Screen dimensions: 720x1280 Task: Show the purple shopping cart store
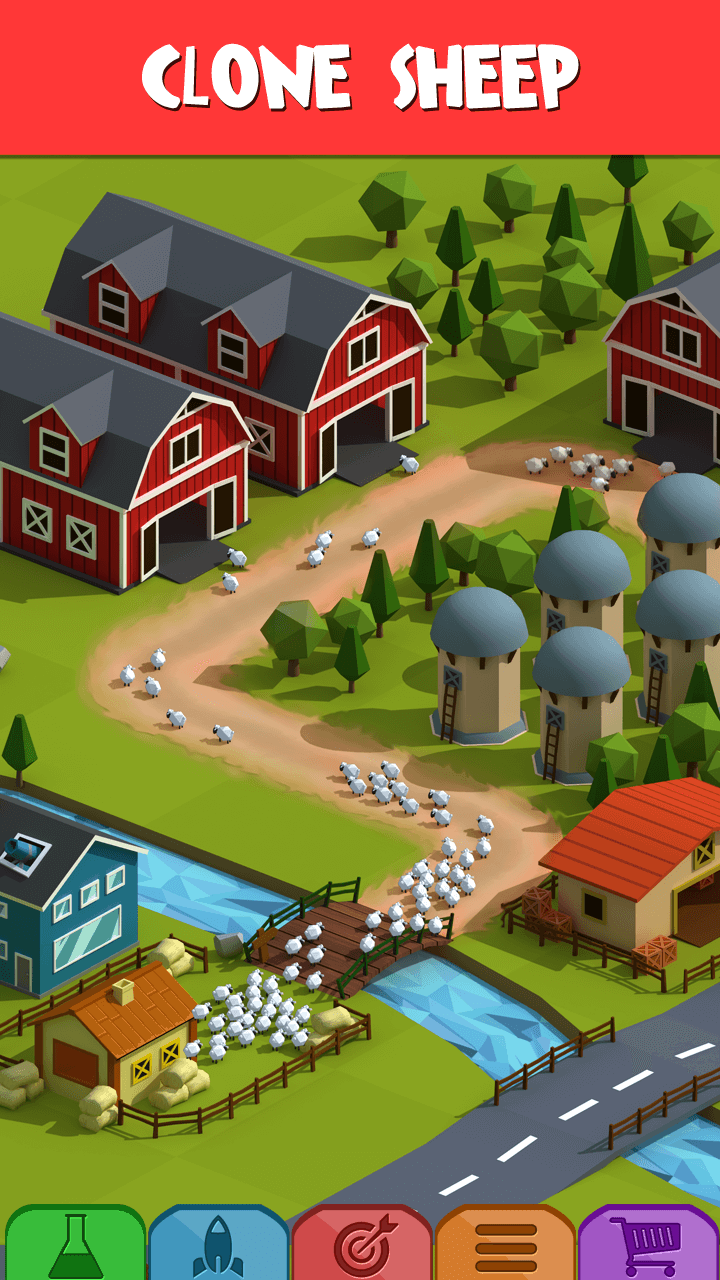click(x=648, y=1245)
